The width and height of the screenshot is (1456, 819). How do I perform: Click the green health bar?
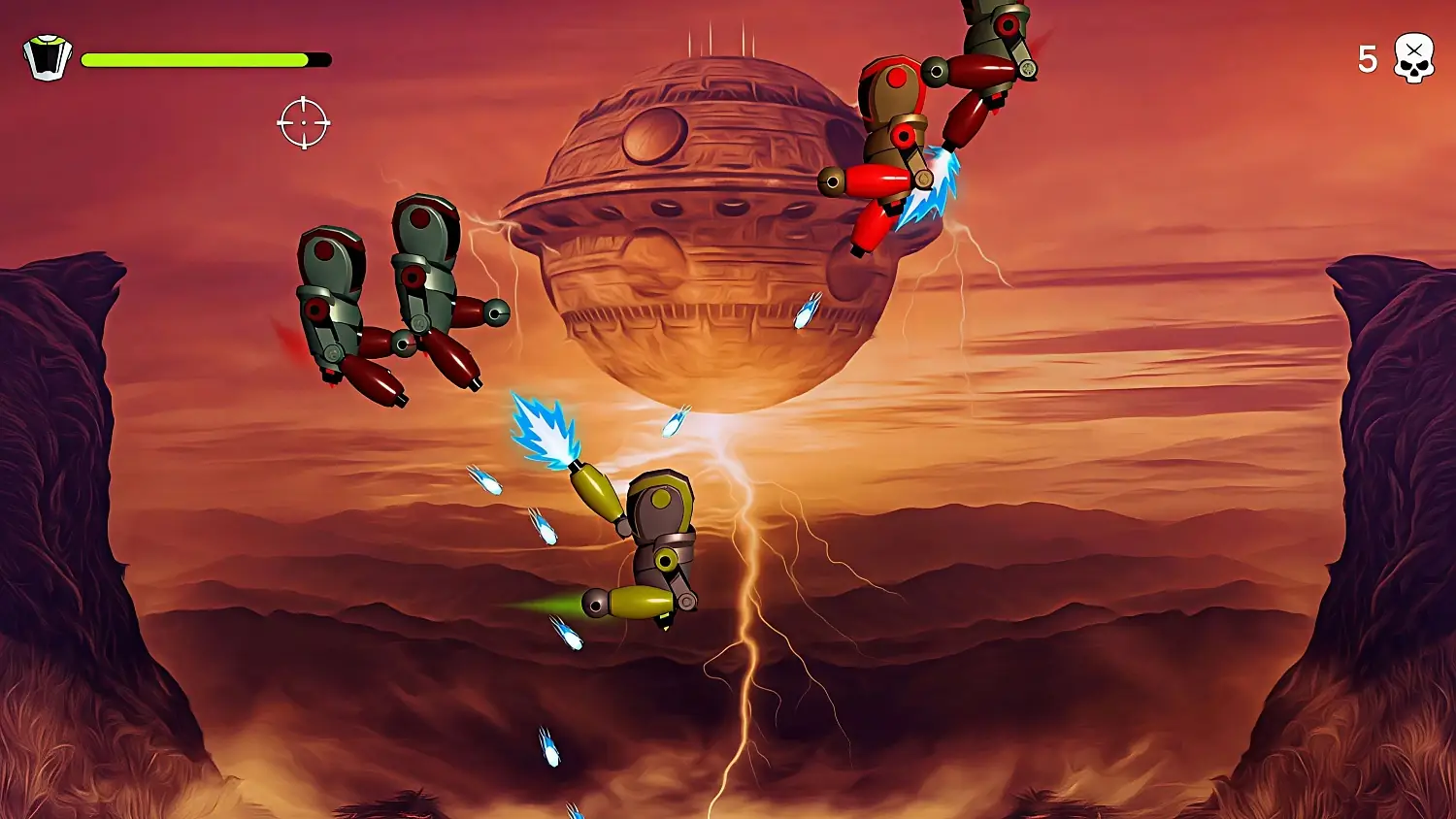click(194, 59)
